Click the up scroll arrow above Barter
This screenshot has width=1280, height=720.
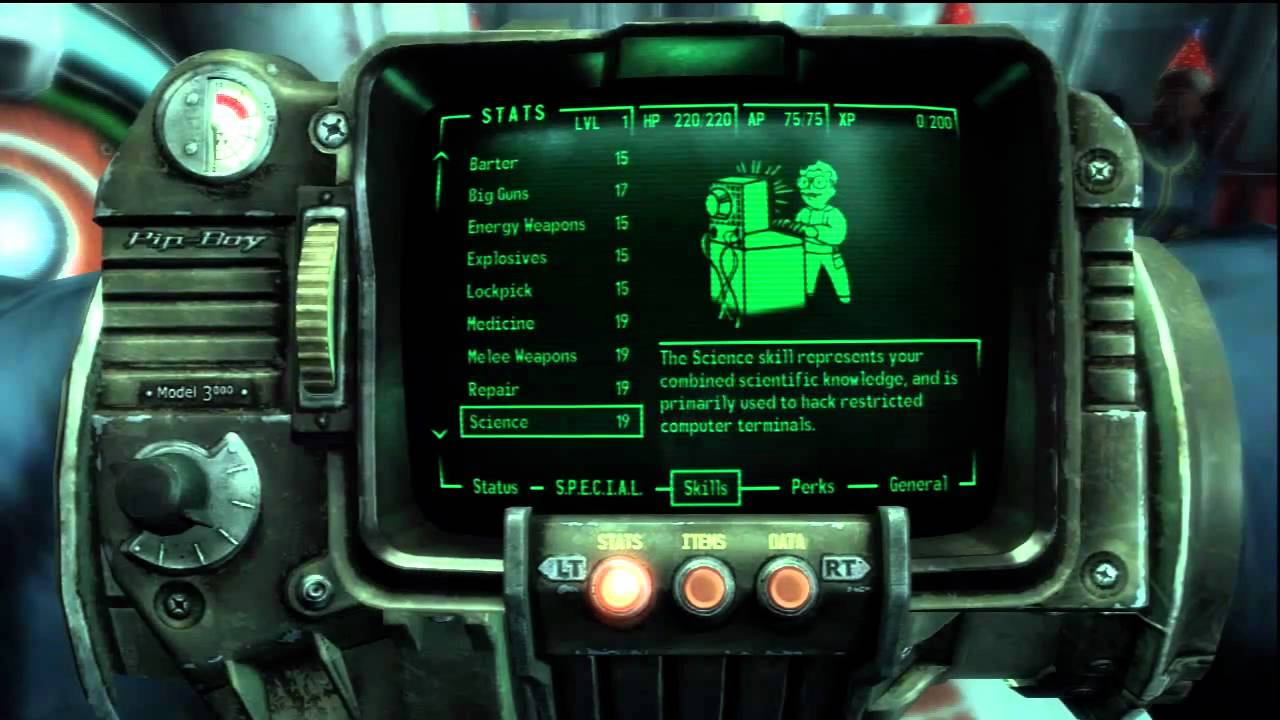[440, 156]
